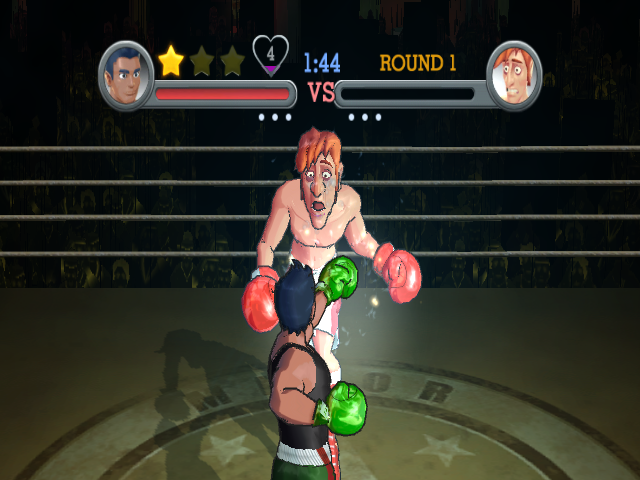The image size is (640, 480).
Task: Click Little Mac's portrait icon
Action: tap(126, 75)
